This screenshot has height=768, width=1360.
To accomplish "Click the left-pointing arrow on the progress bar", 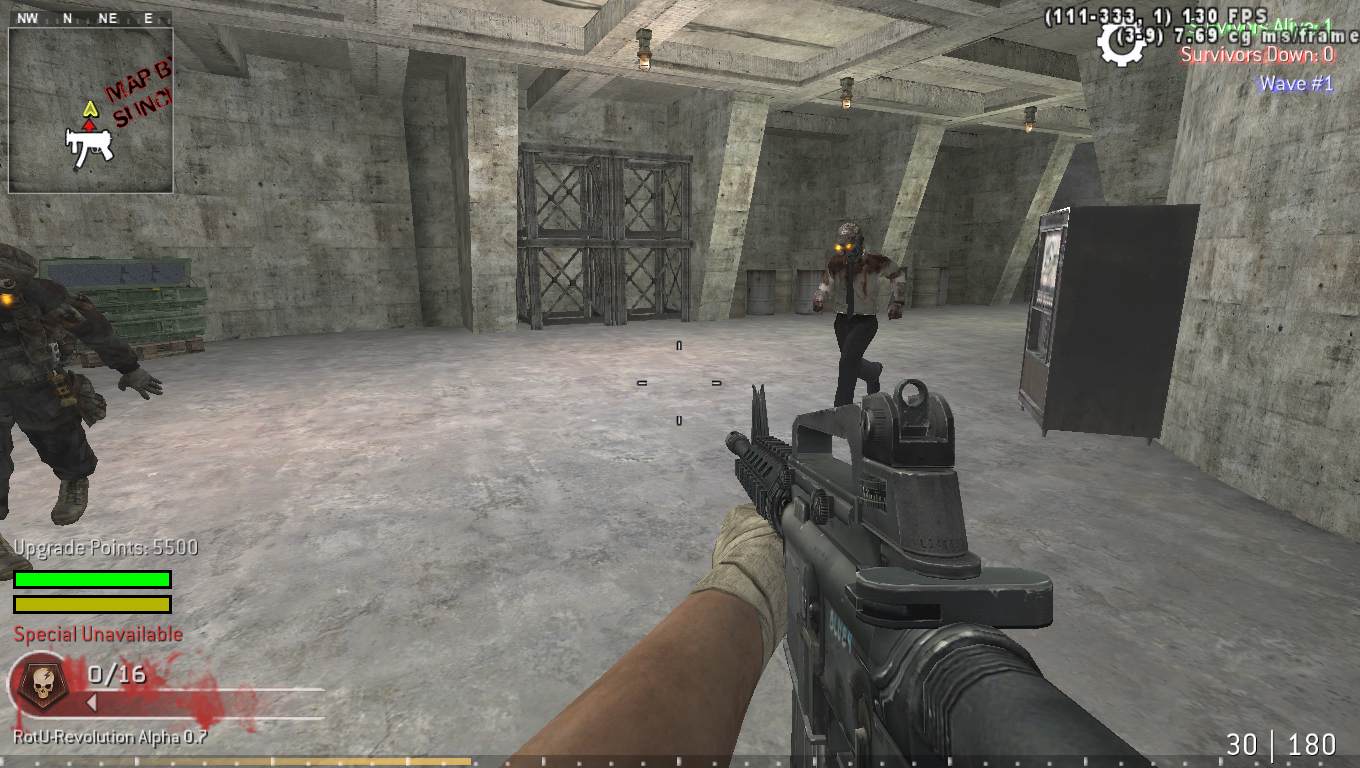I will tap(93, 702).
